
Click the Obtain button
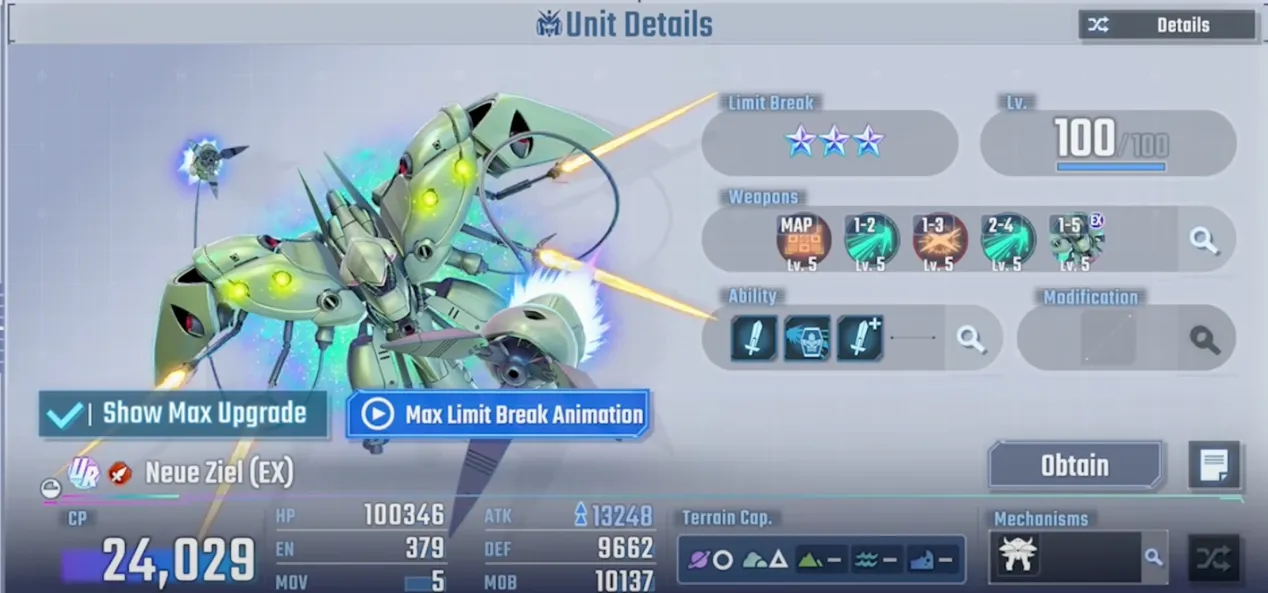(x=1075, y=466)
